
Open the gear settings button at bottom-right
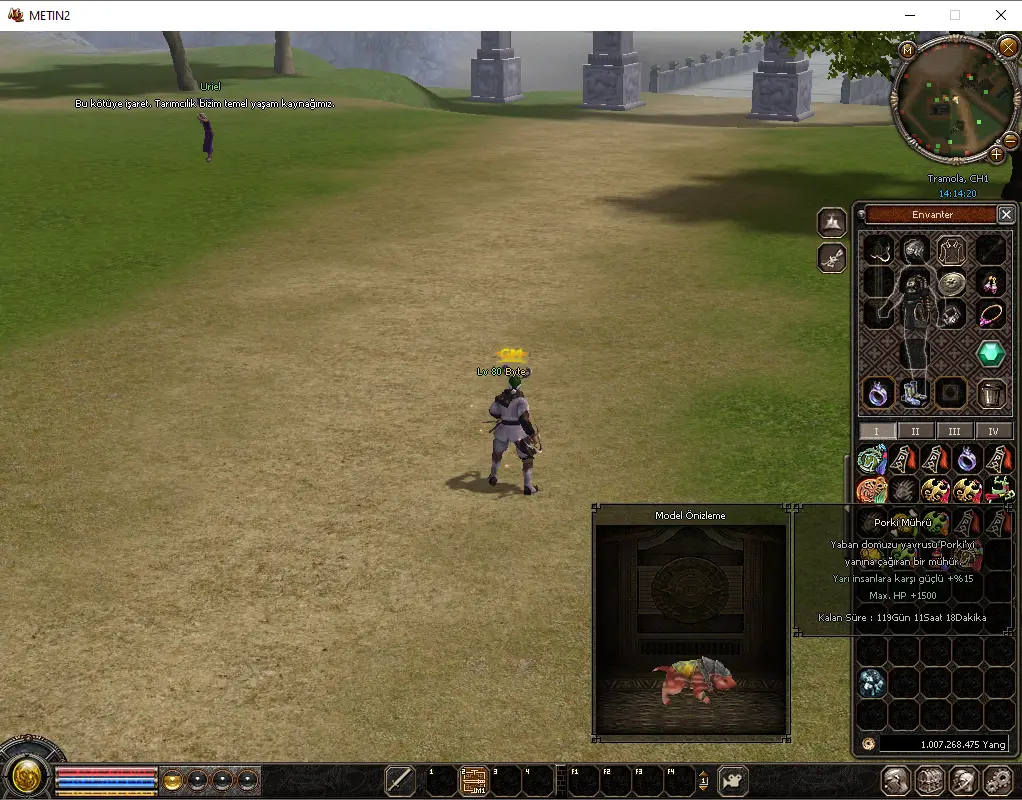[998, 780]
